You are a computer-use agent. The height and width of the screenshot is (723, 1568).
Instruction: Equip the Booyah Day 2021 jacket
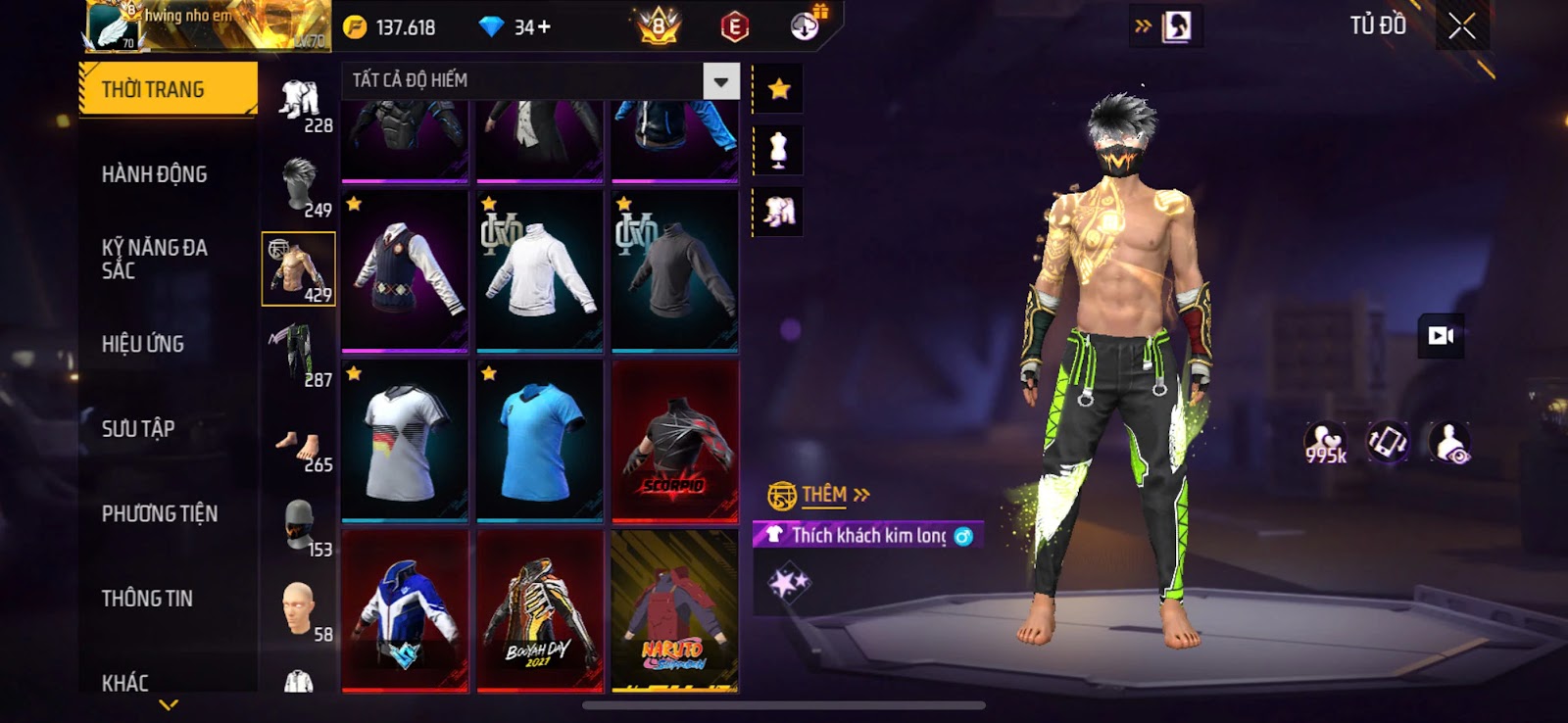[539, 611]
